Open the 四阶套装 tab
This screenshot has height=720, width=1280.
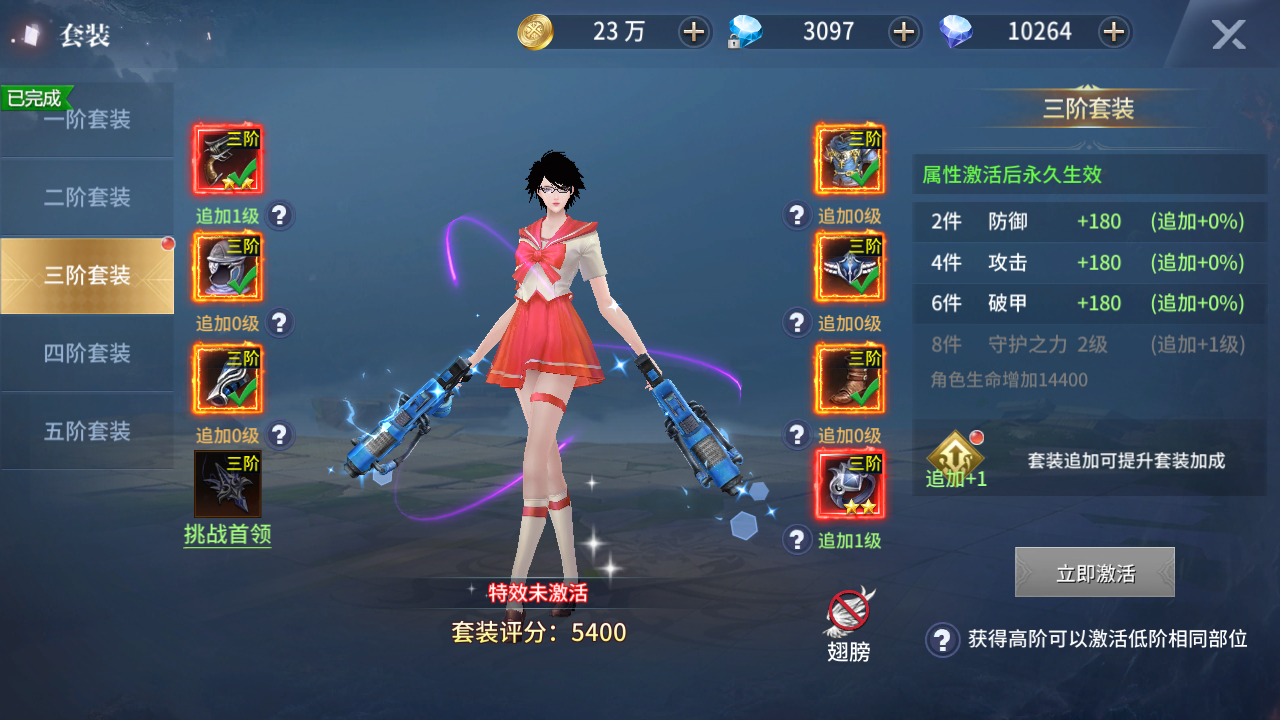click(87, 353)
